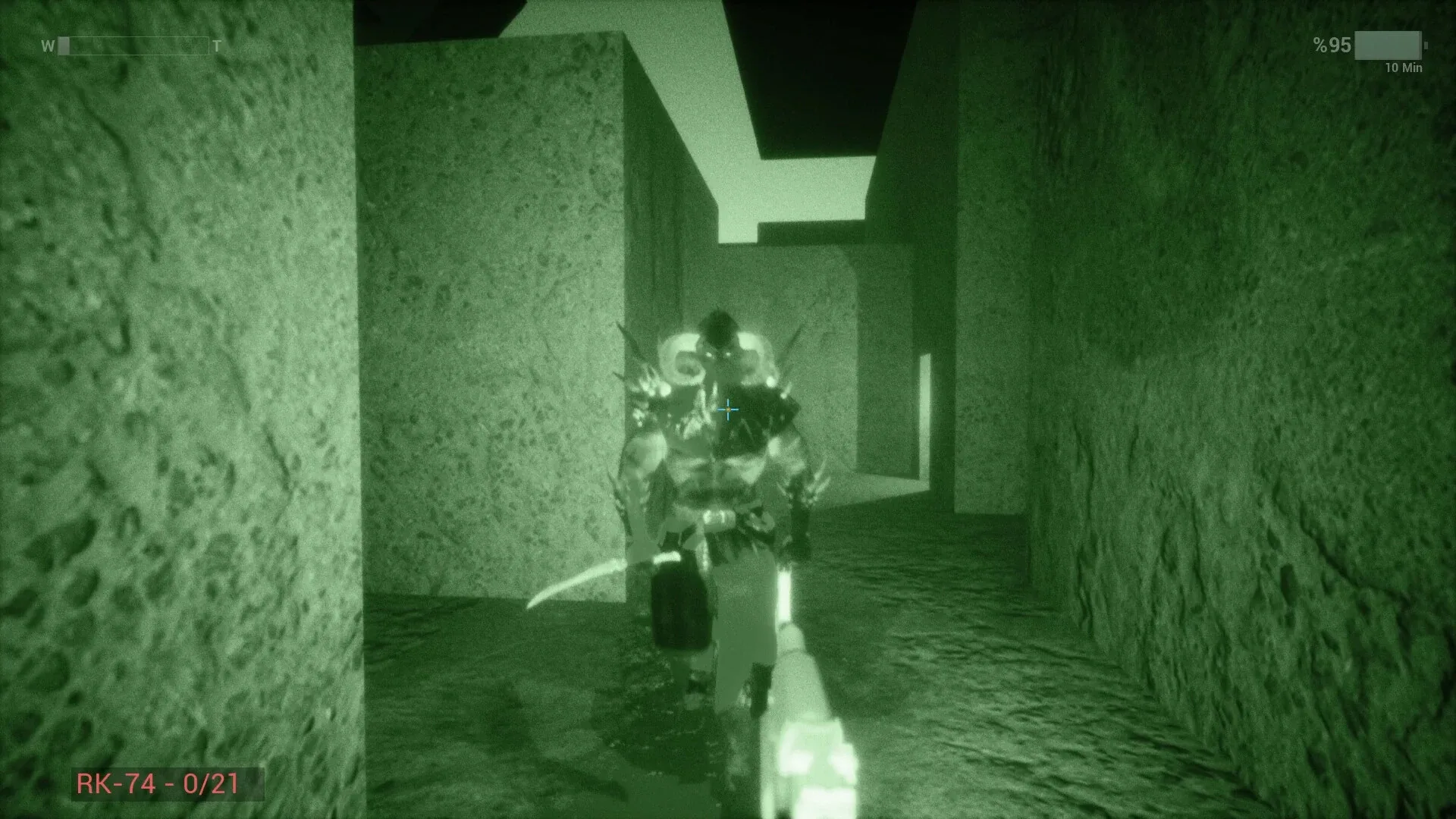The image size is (1456, 819).
Task: Click the W label on the stamina bar
Action: (48, 45)
